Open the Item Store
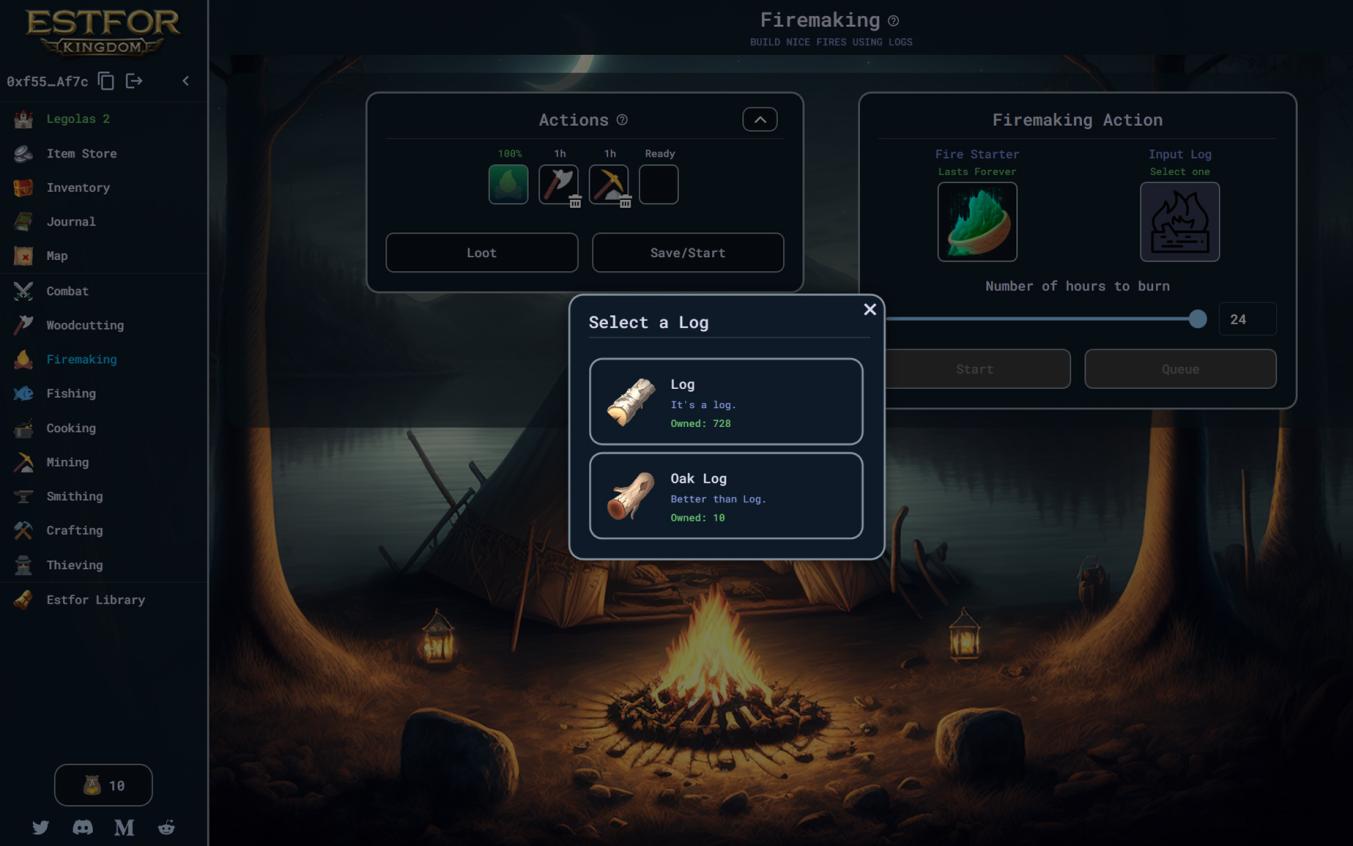 point(81,153)
